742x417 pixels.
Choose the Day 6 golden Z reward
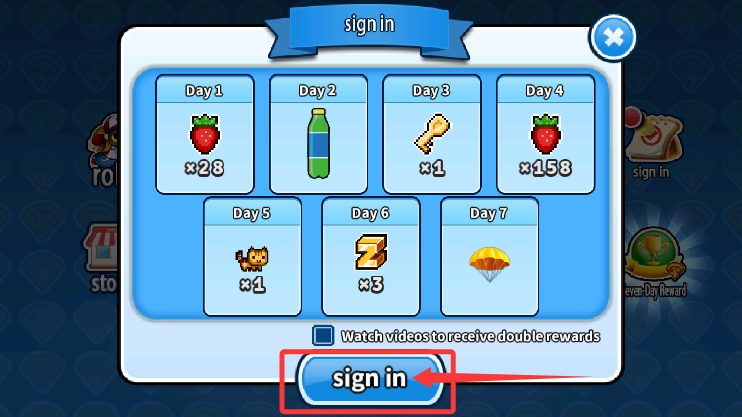[x=370, y=256]
